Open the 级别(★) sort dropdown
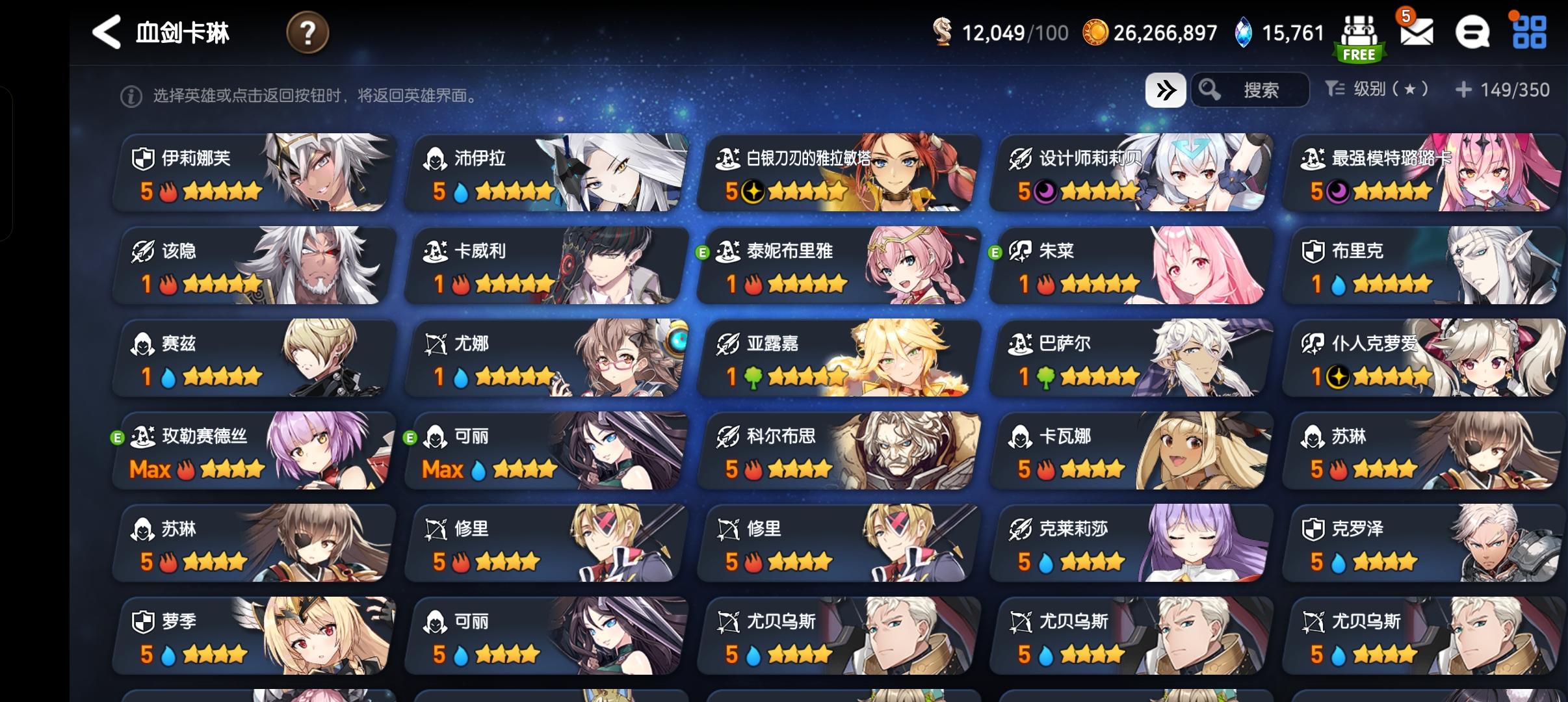 [x=1376, y=90]
